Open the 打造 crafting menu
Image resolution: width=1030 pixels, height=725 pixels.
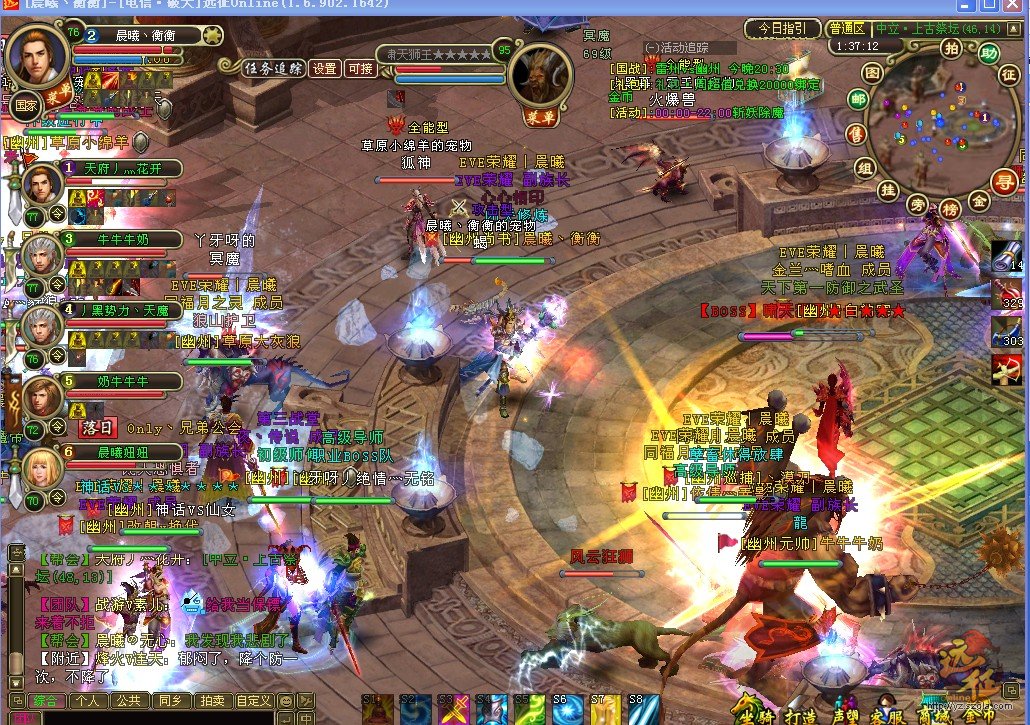coord(800,714)
